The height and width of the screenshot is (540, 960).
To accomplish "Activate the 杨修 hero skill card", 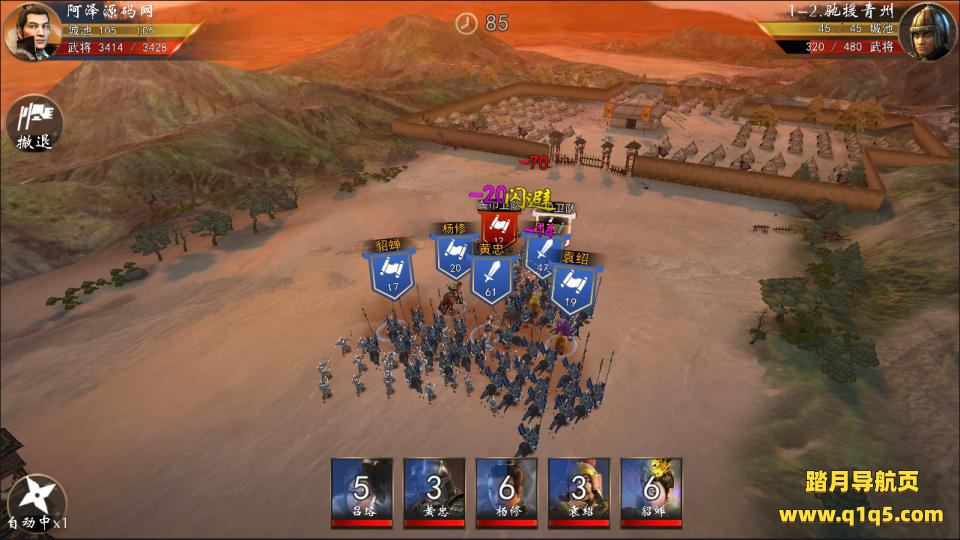I will tap(506, 492).
